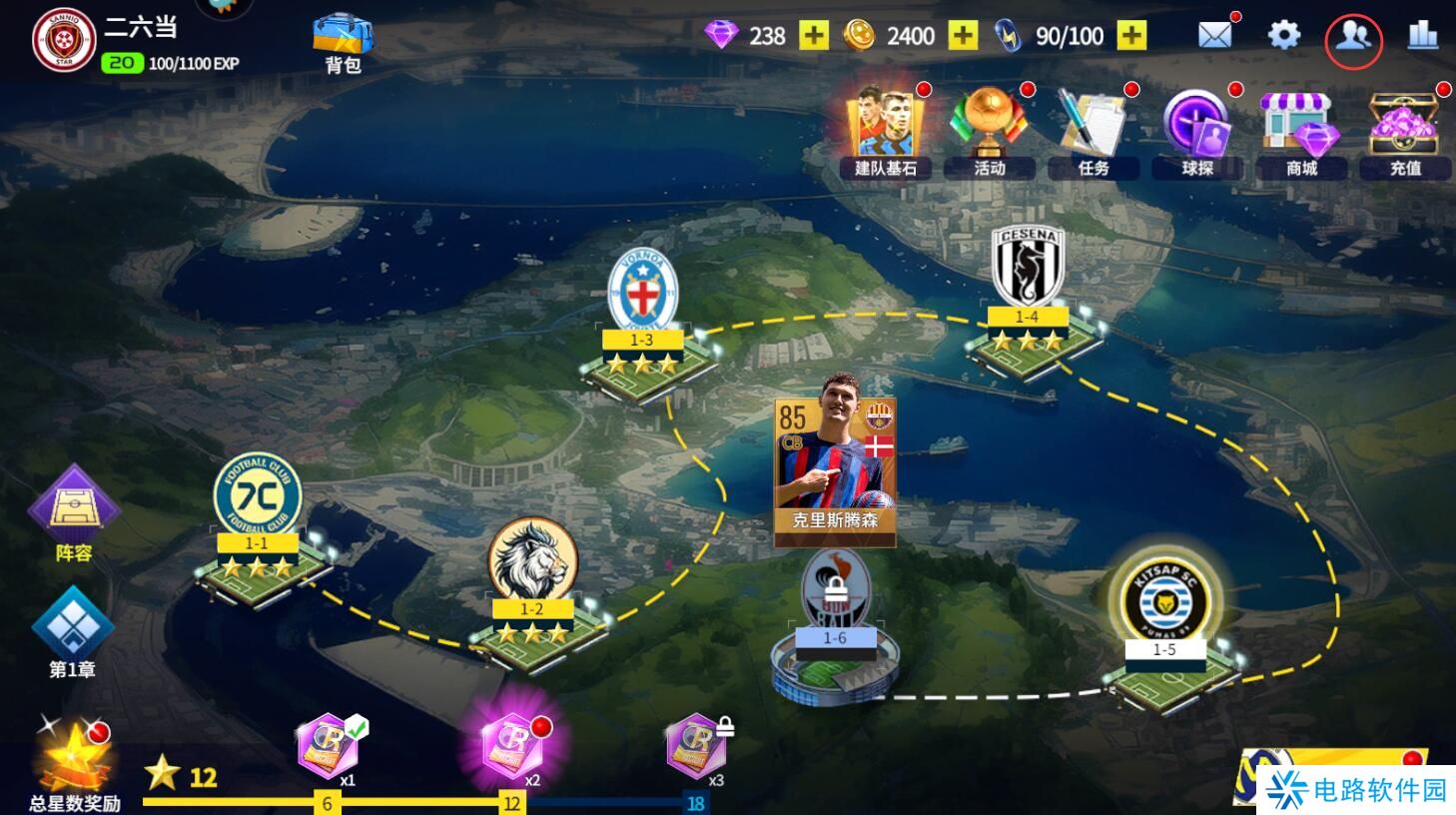The image size is (1456, 815).
Task: Enter the 商城 shop
Action: [1301, 132]
